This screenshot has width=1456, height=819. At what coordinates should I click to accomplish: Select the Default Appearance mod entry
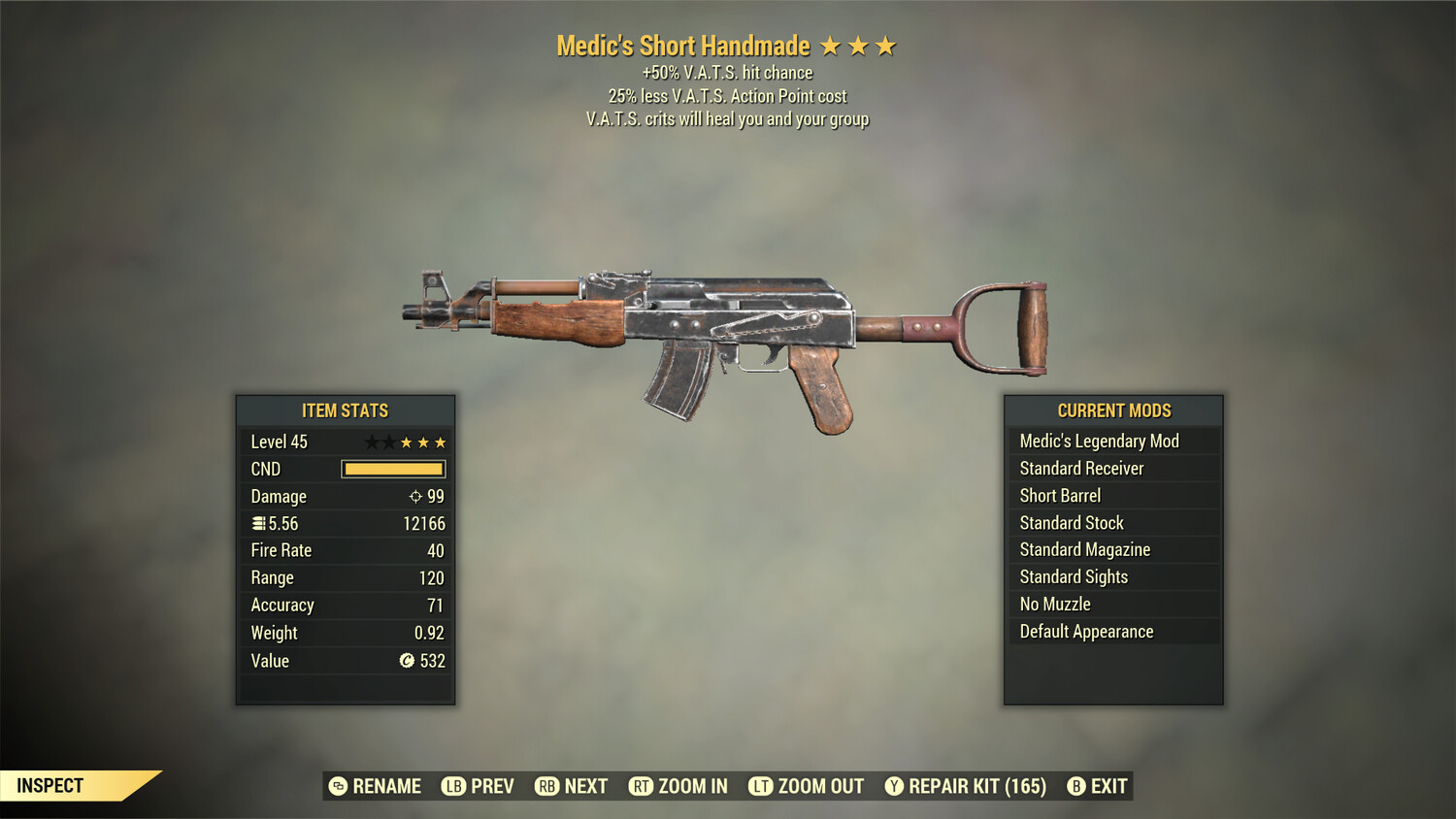tap(1086, 631)
